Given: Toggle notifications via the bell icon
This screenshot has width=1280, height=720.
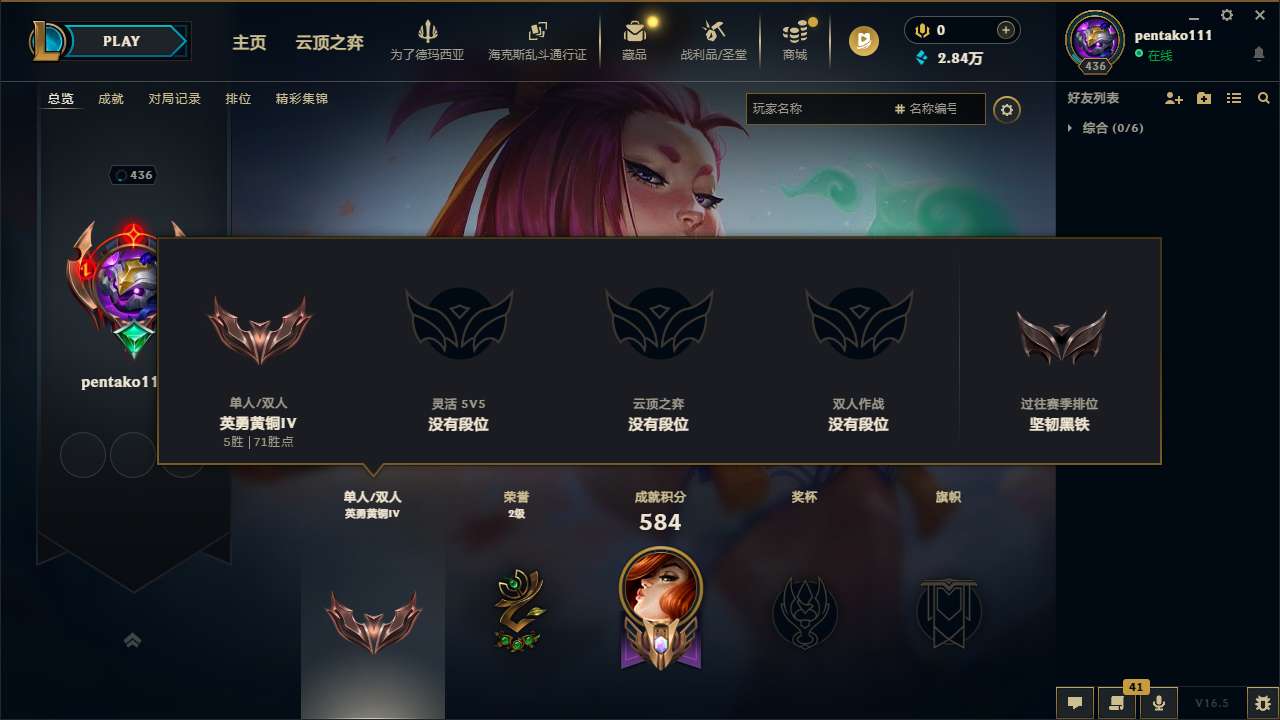Looking at the screenshot, I should [x=1258, y=53].
